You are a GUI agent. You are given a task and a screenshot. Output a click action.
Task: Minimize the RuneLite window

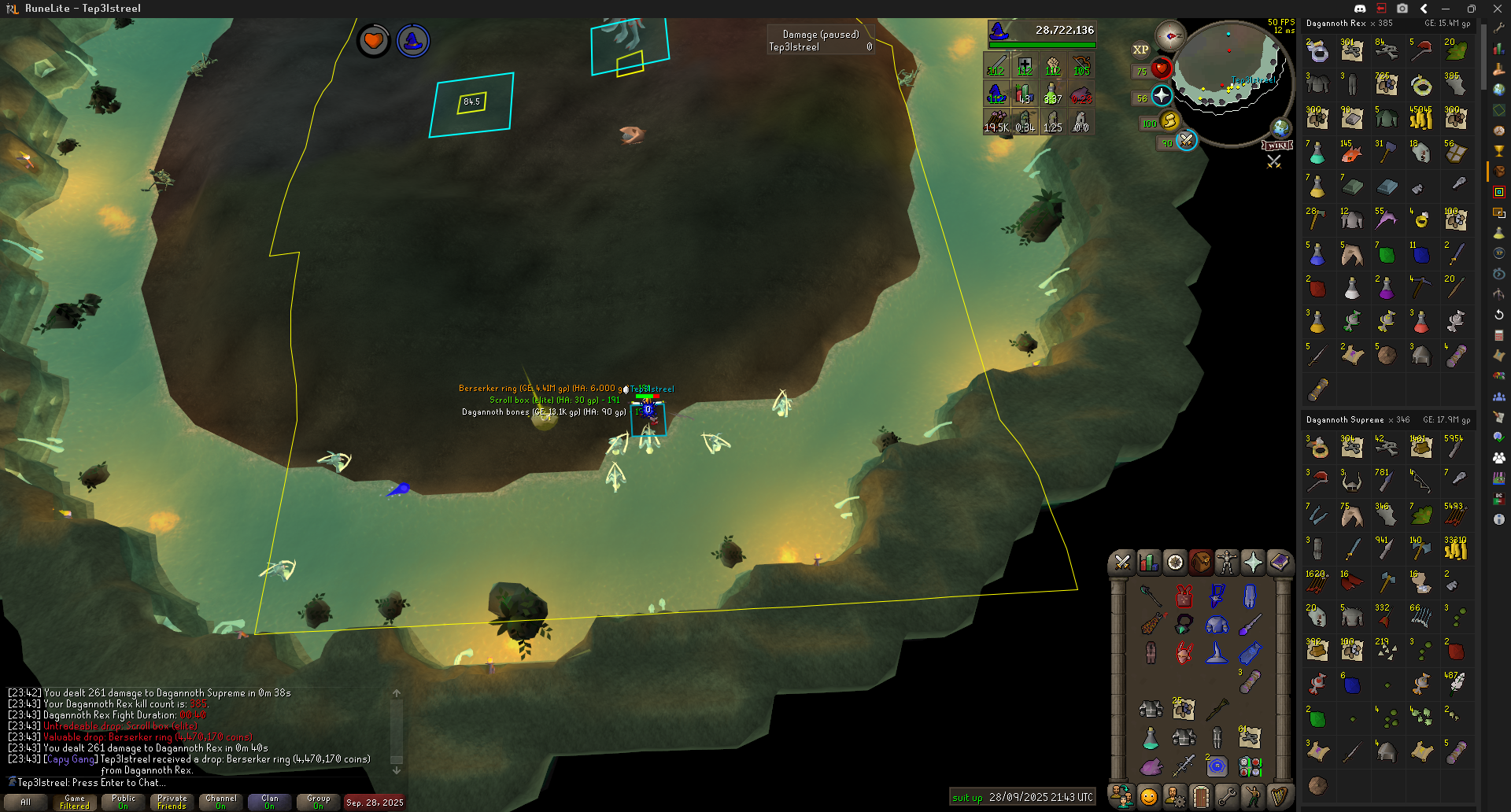(1446, 9)
